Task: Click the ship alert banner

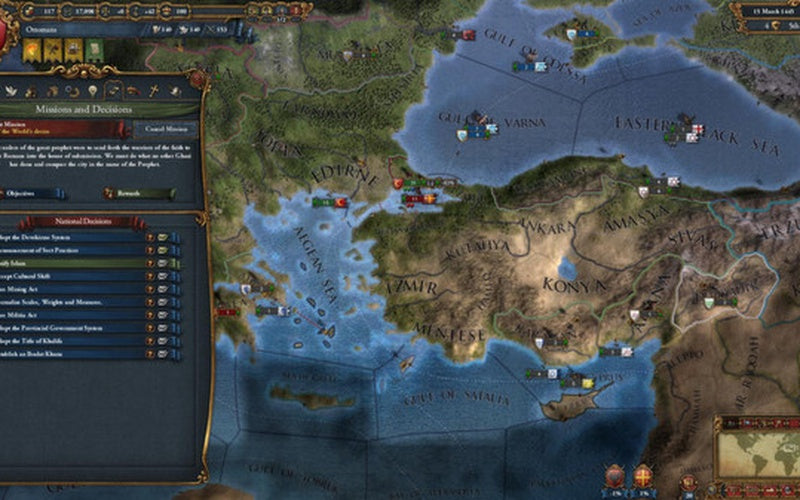Action: 74,50
